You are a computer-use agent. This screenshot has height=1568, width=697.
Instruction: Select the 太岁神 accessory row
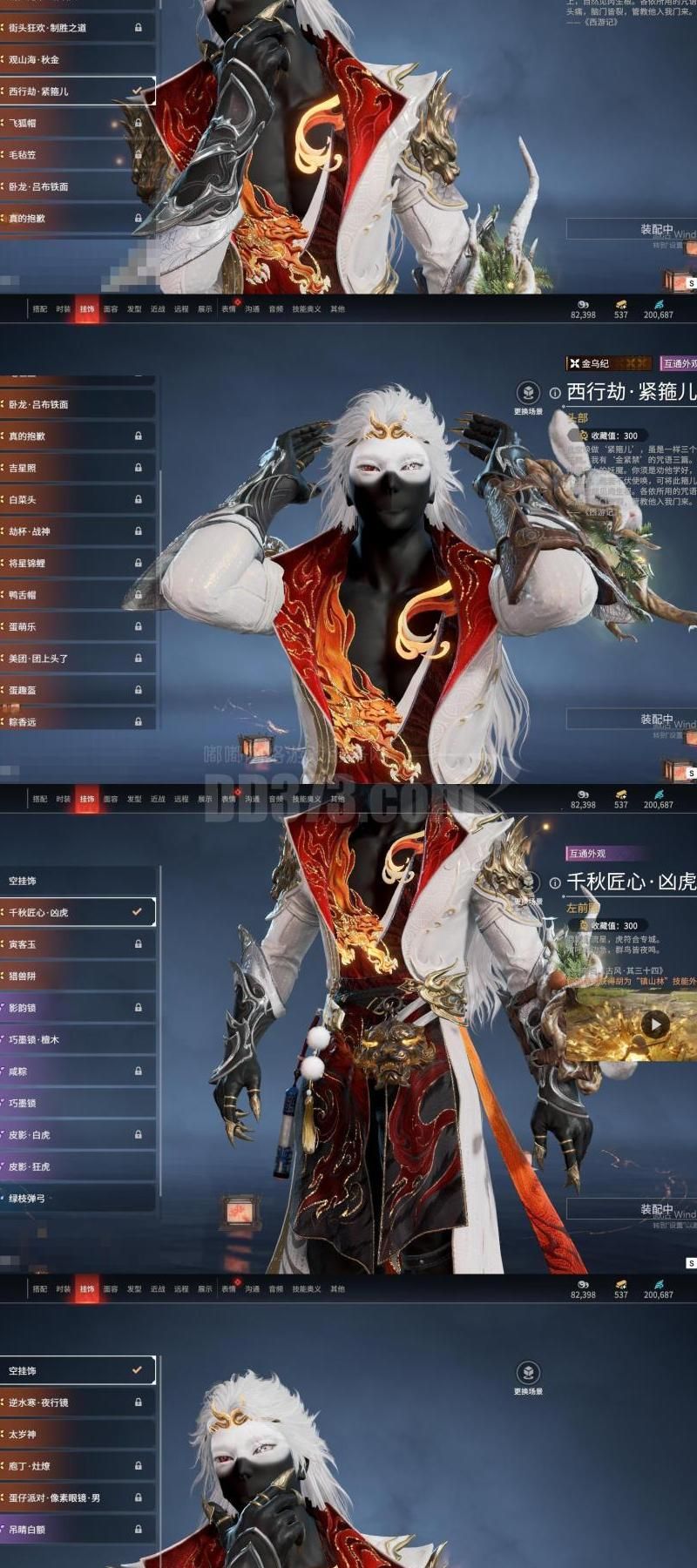[77, 1434]
